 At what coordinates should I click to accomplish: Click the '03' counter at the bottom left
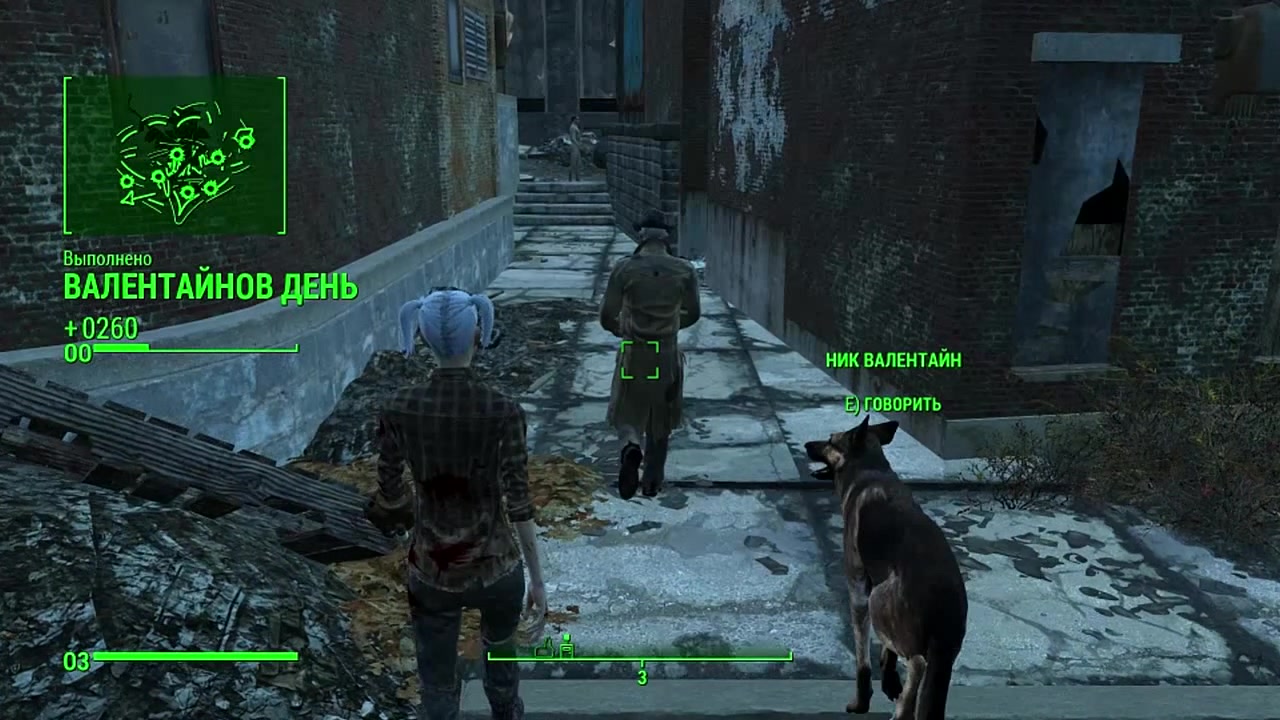75,660
